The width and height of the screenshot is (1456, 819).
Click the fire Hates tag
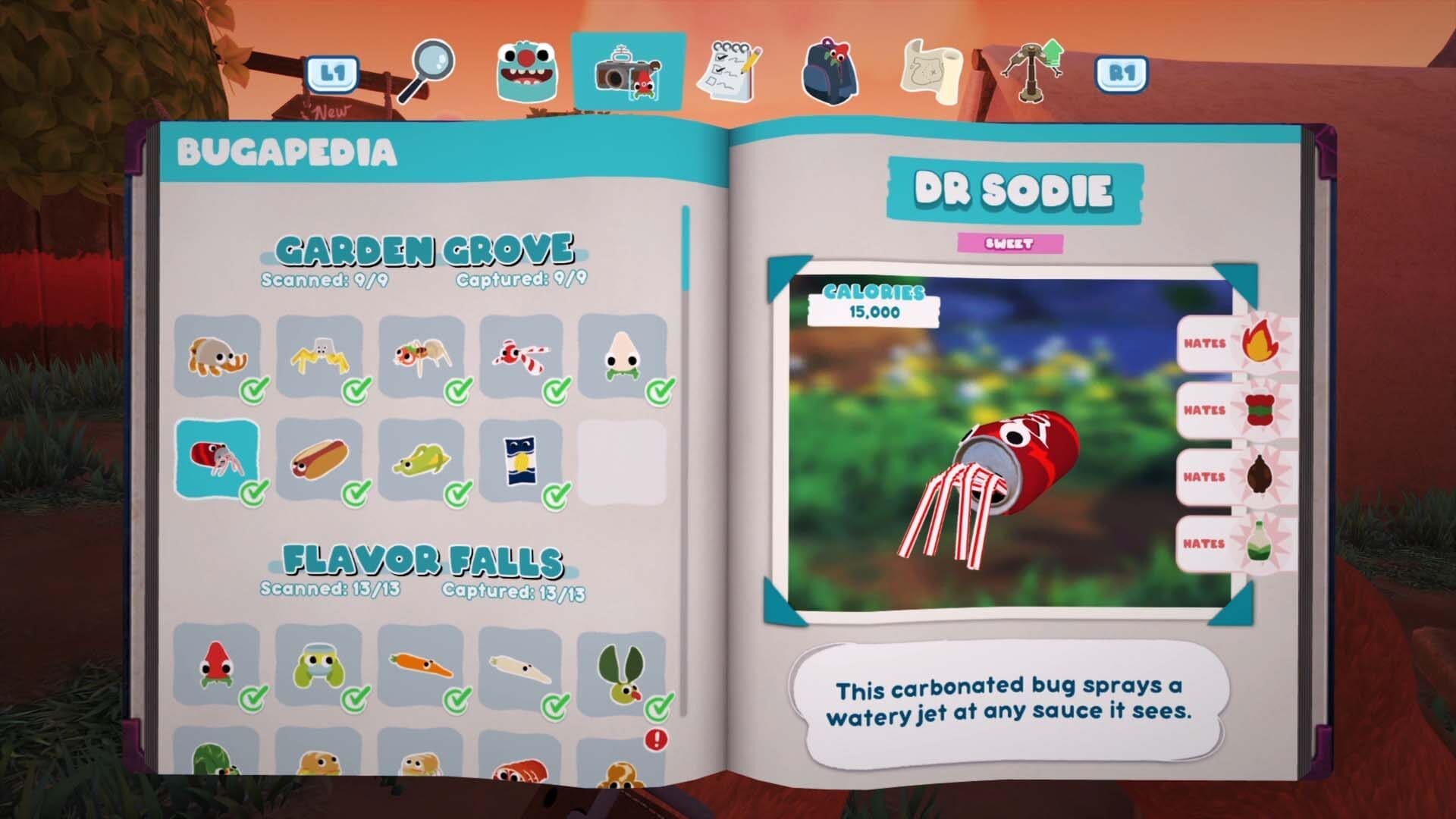[1235, 344]
